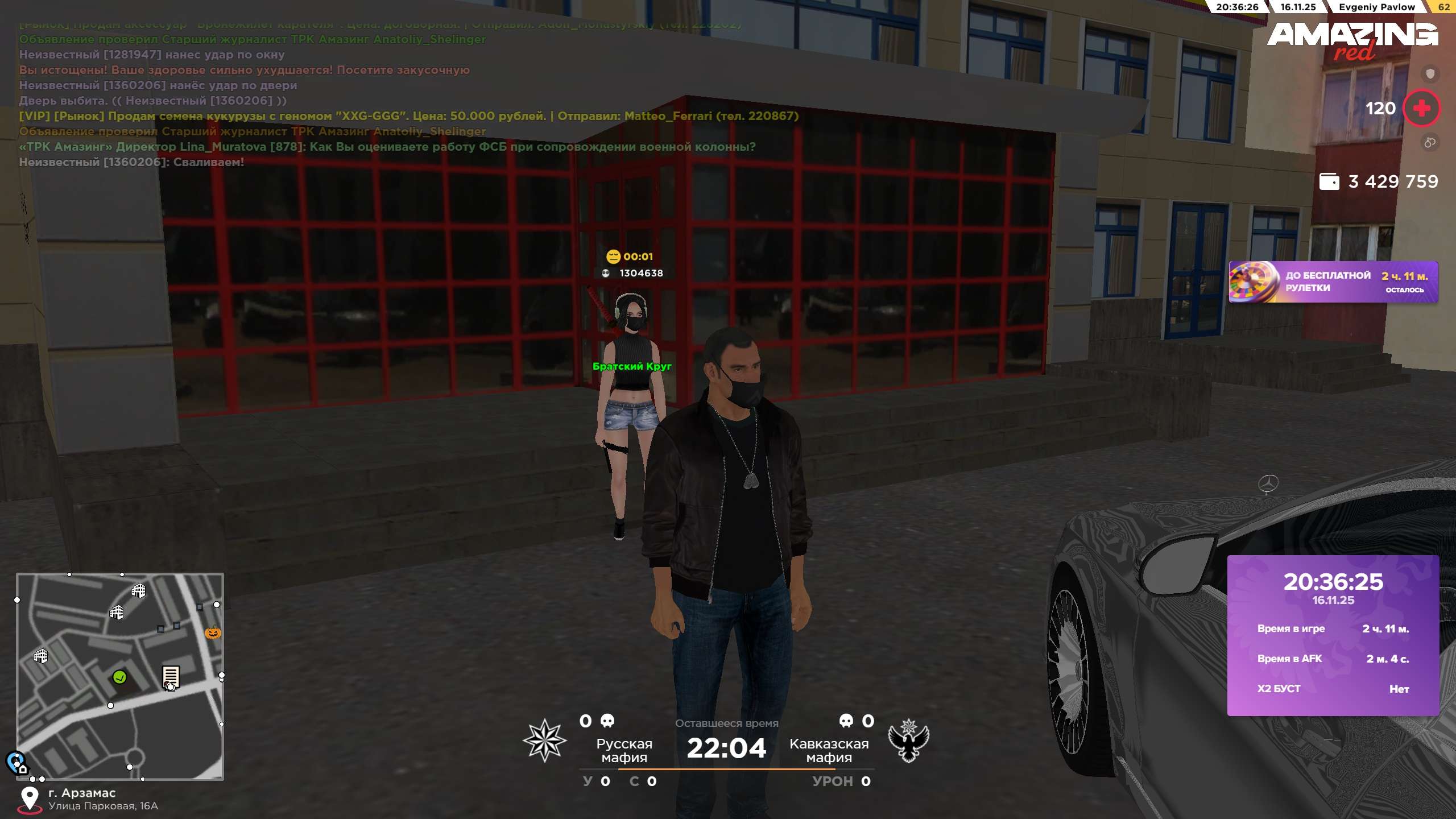
Task: Click the minimap of Arzamas
Action: (120, 676)
